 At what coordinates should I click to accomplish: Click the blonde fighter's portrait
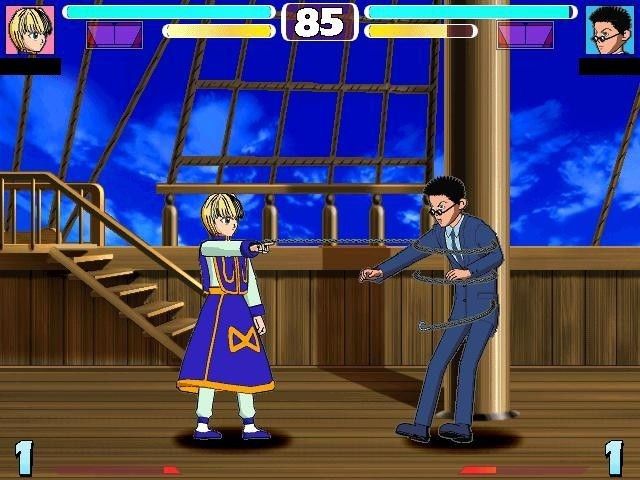(x=30, y=30)
